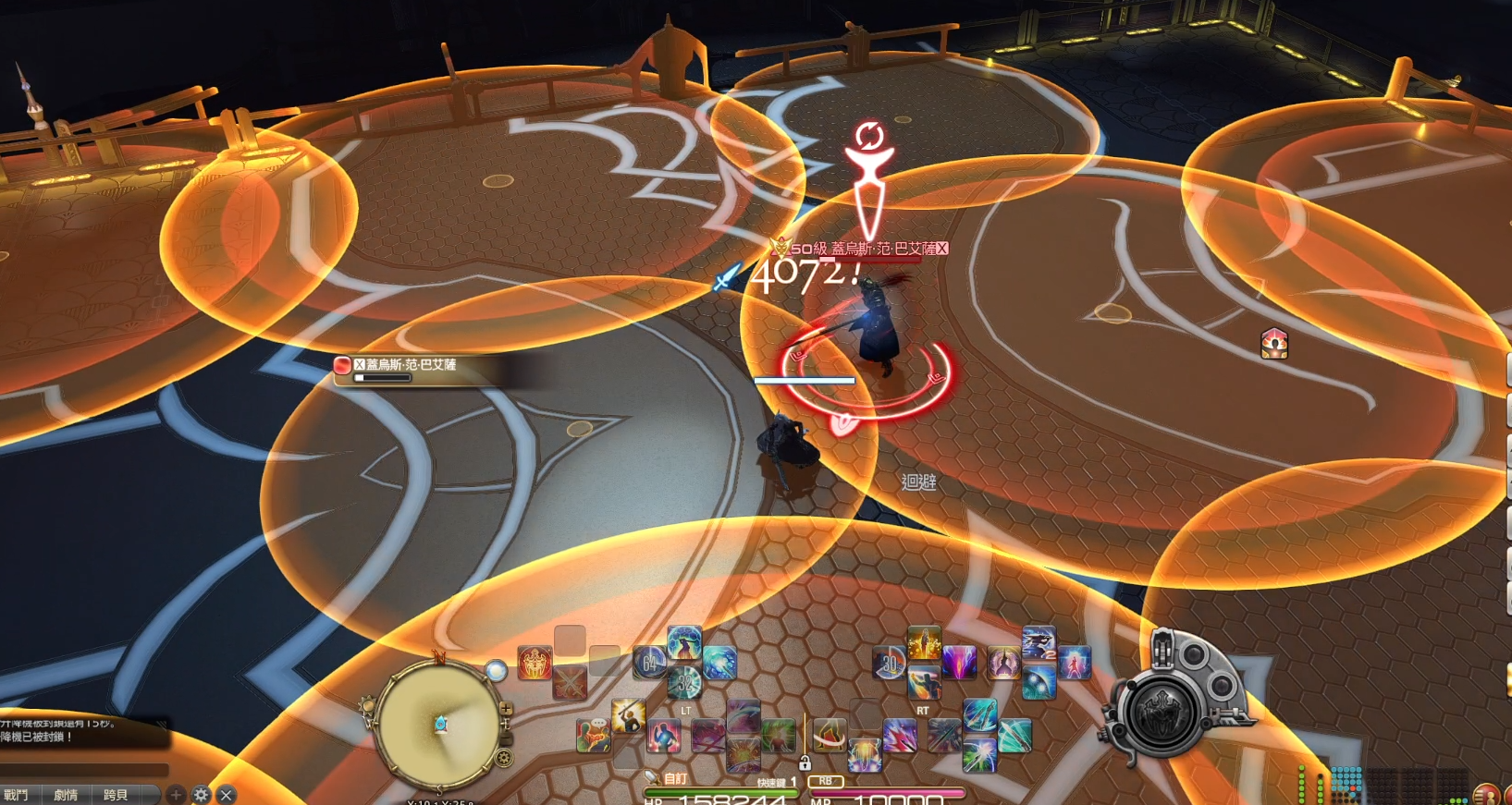Activate the red slash around boot ability

(830, 735)
